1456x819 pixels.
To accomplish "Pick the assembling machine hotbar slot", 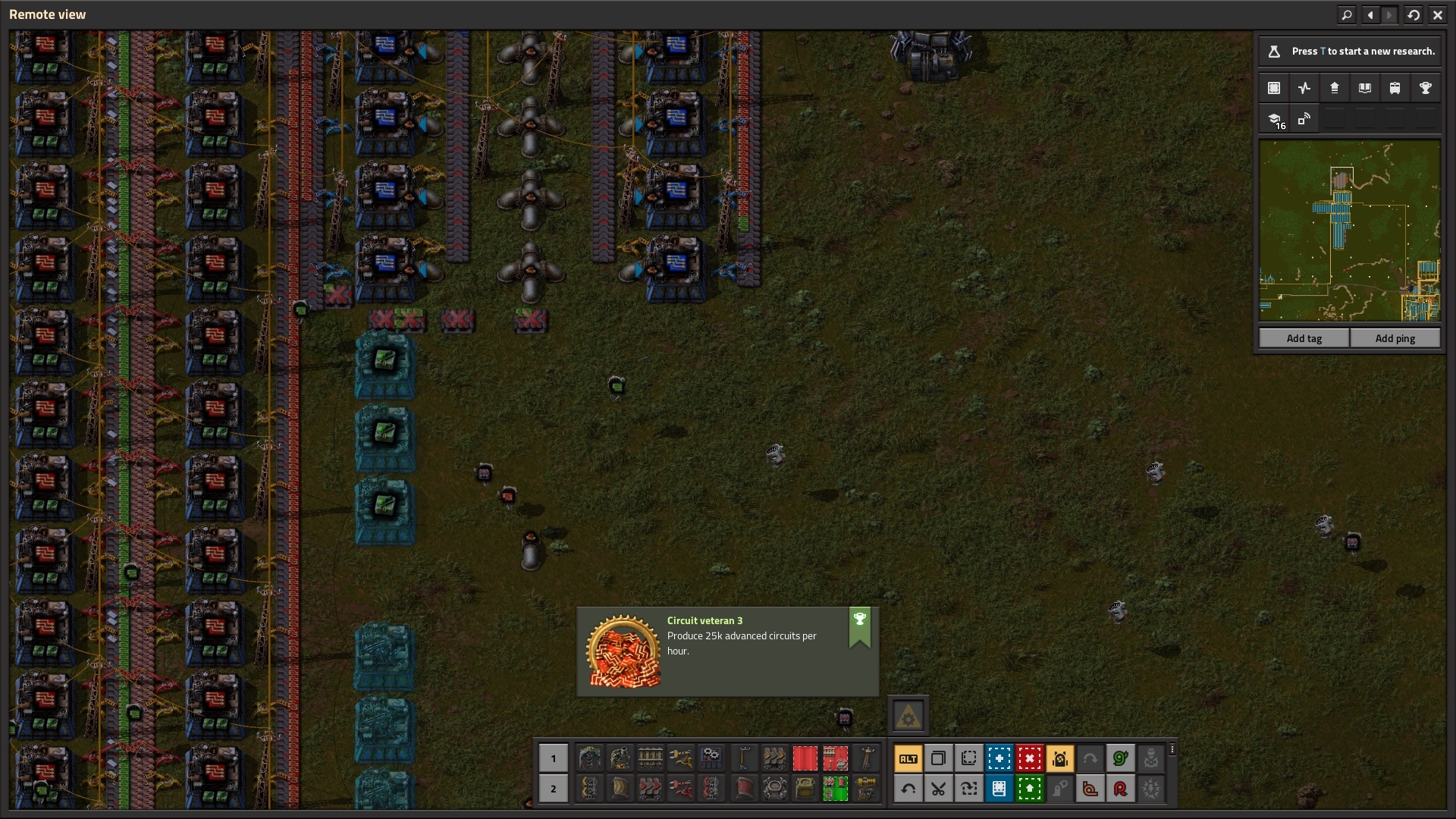I will coord(711,757).
